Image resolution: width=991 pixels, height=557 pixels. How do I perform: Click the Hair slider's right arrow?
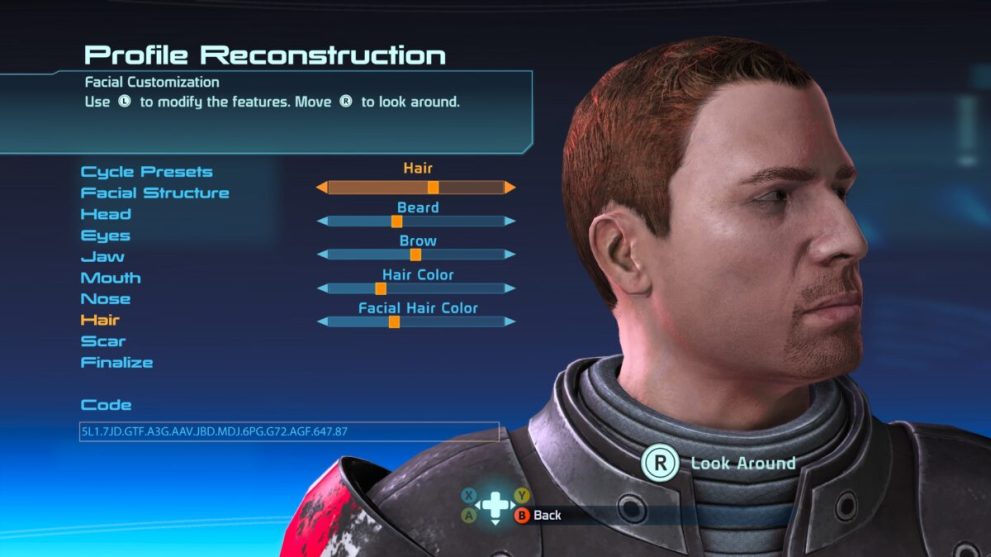tap(510, 187)
